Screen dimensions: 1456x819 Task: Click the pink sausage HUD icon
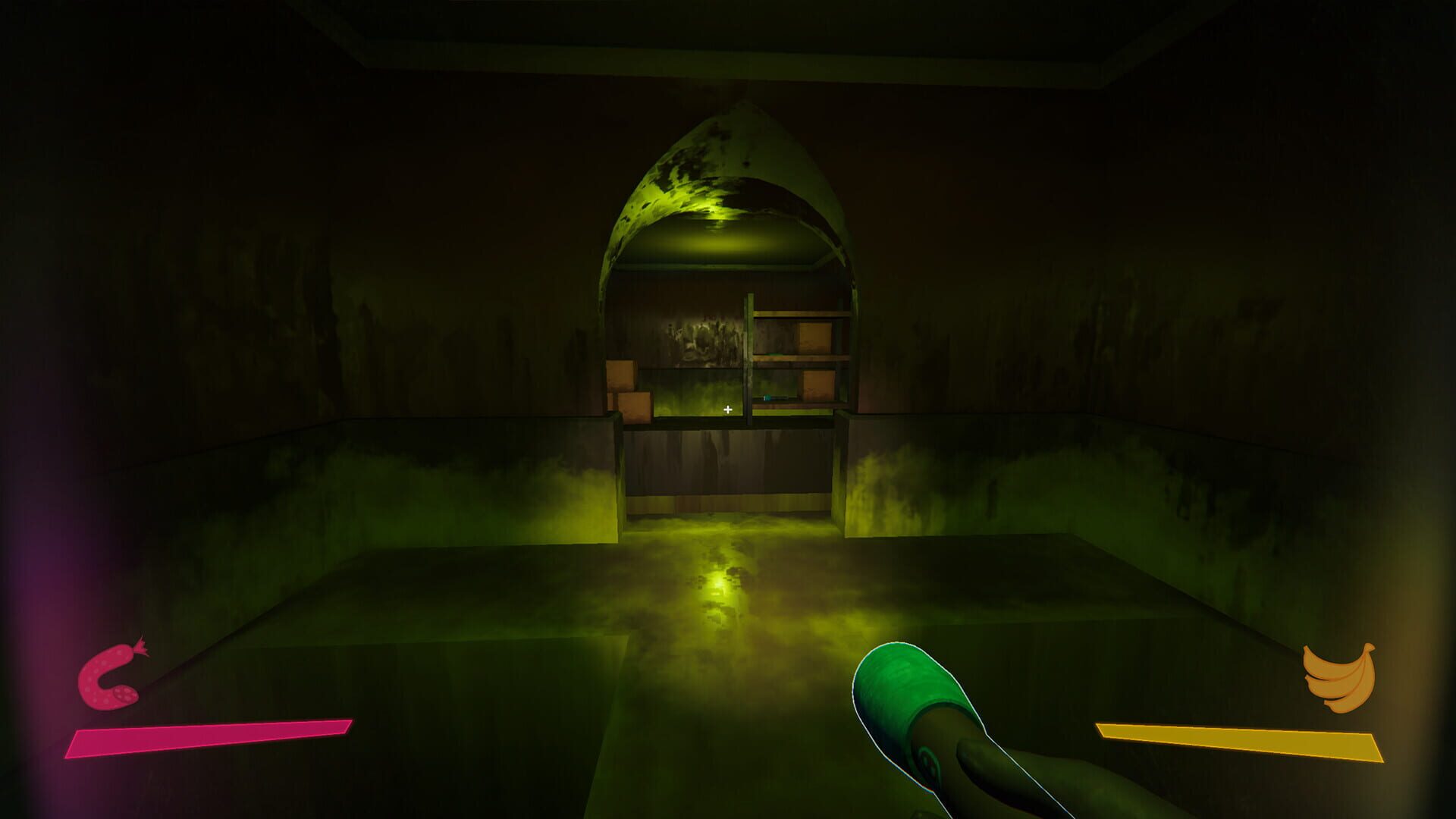(111, 676)
